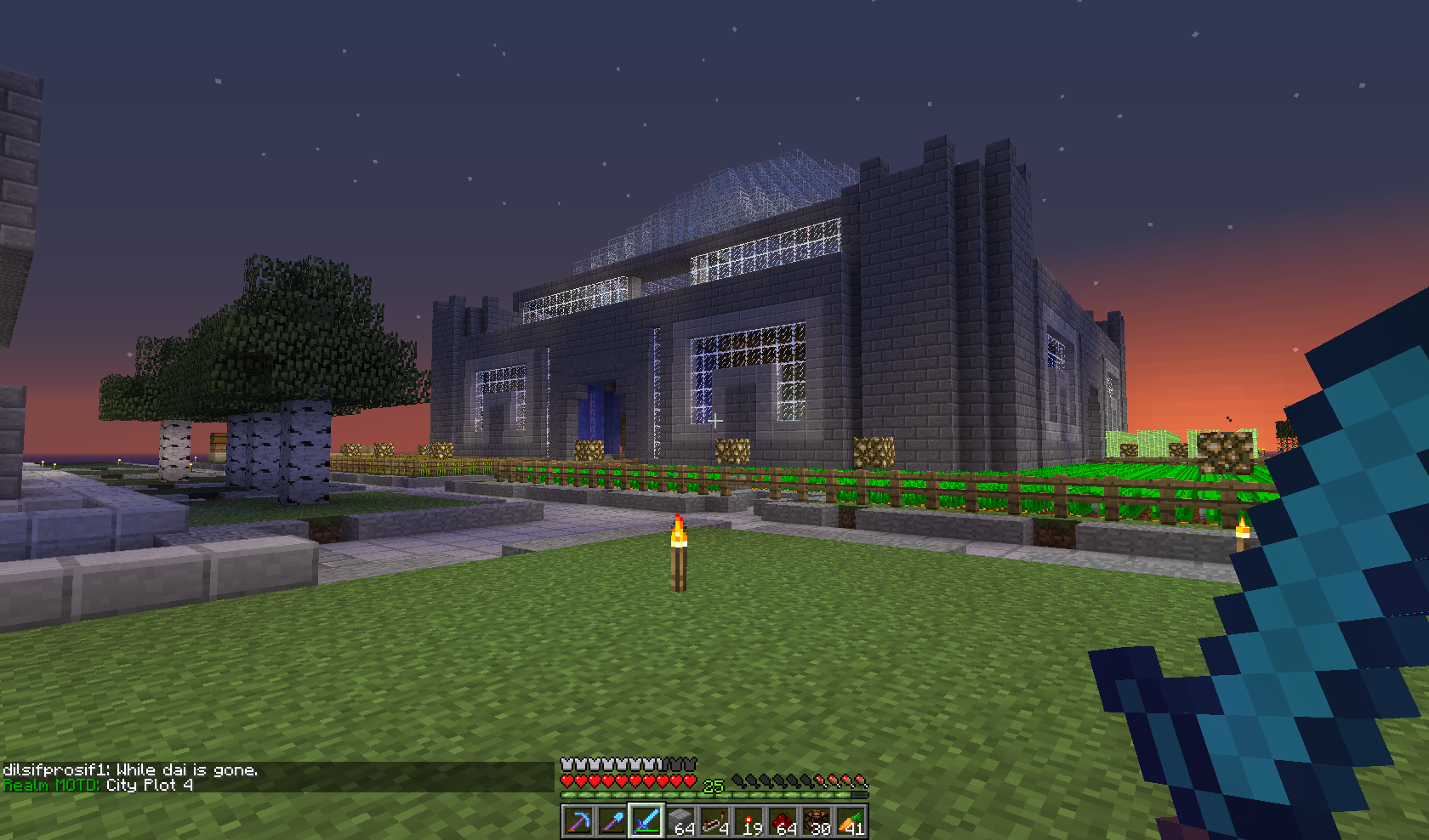
Task: Select the carrot stack hotbar slot
Action: pyautogui.click(x=851, y=821)
